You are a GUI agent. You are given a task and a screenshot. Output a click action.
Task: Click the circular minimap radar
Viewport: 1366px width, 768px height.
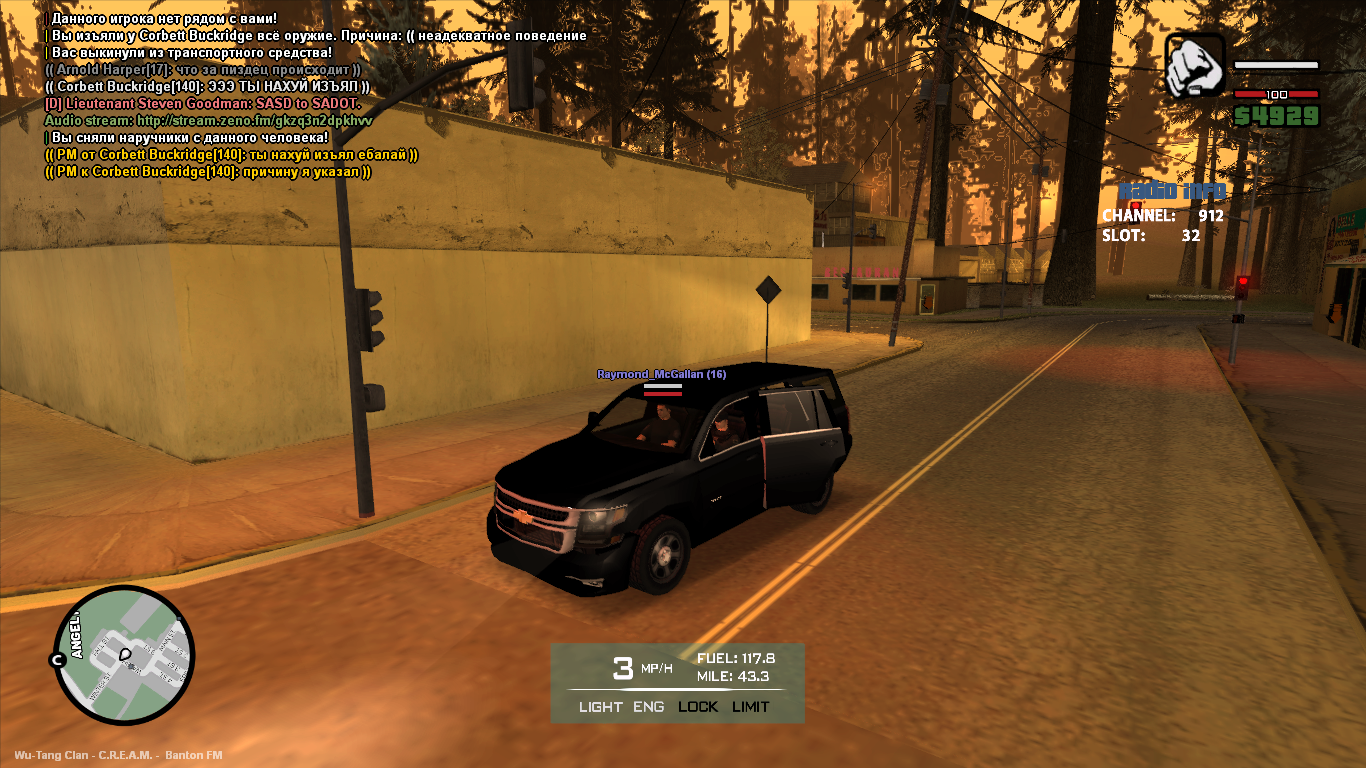click(x=123, y=656)
